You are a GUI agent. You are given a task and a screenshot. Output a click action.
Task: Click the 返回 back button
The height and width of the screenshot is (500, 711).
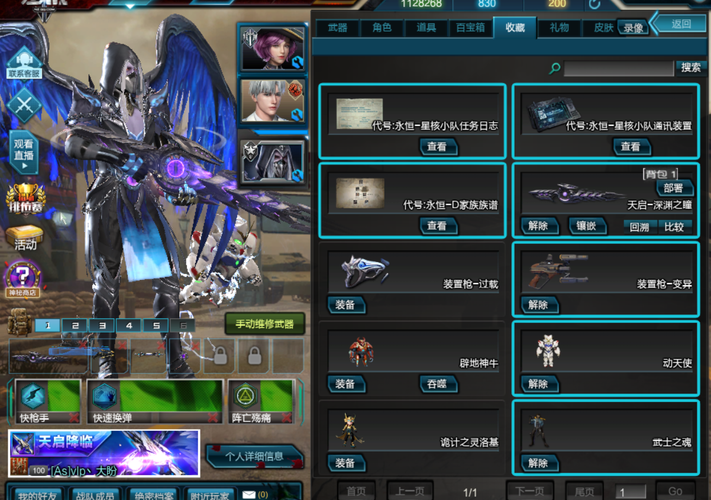point(681,23)
